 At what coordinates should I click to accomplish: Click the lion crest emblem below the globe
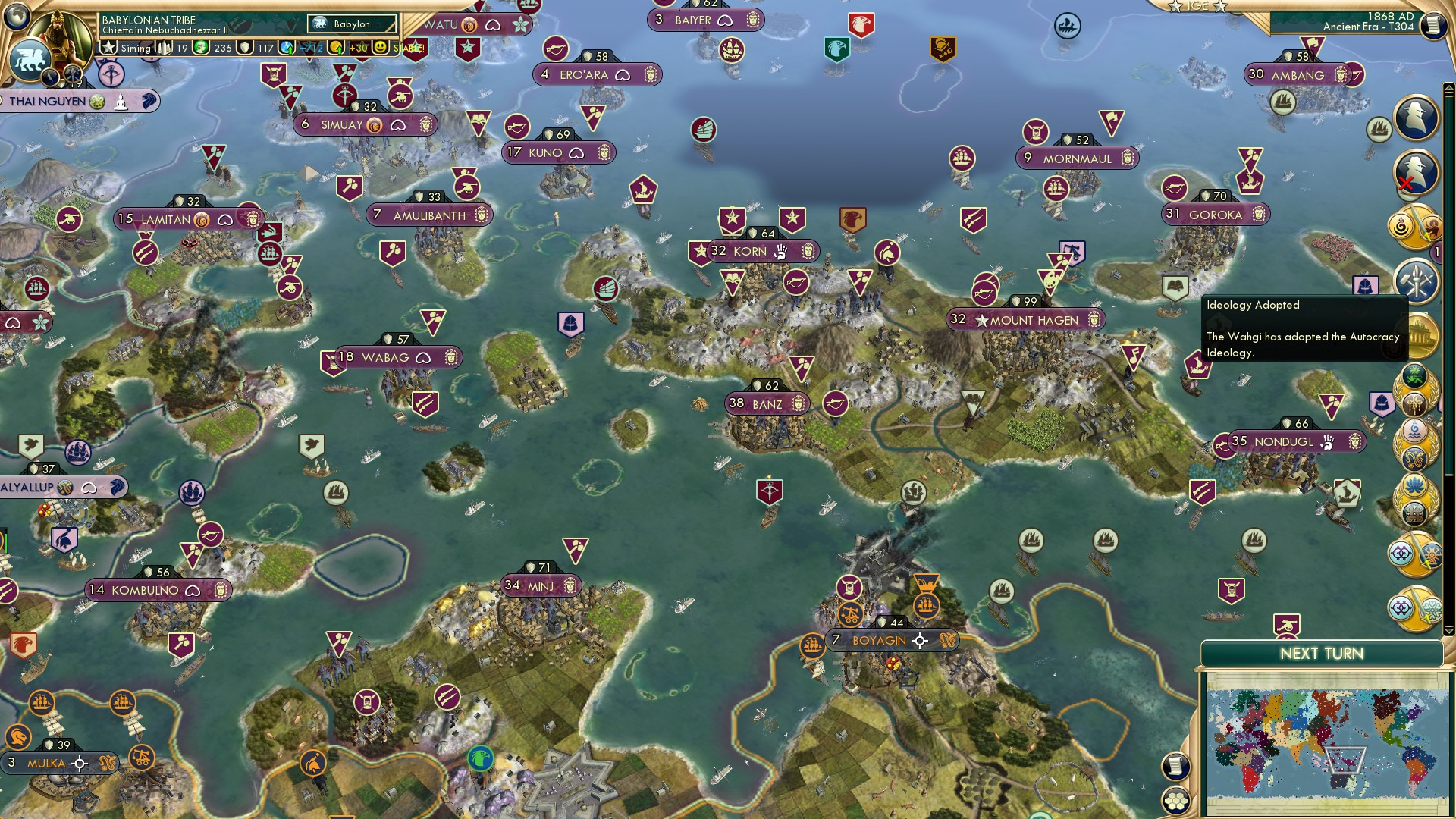[x=32, y=61]
